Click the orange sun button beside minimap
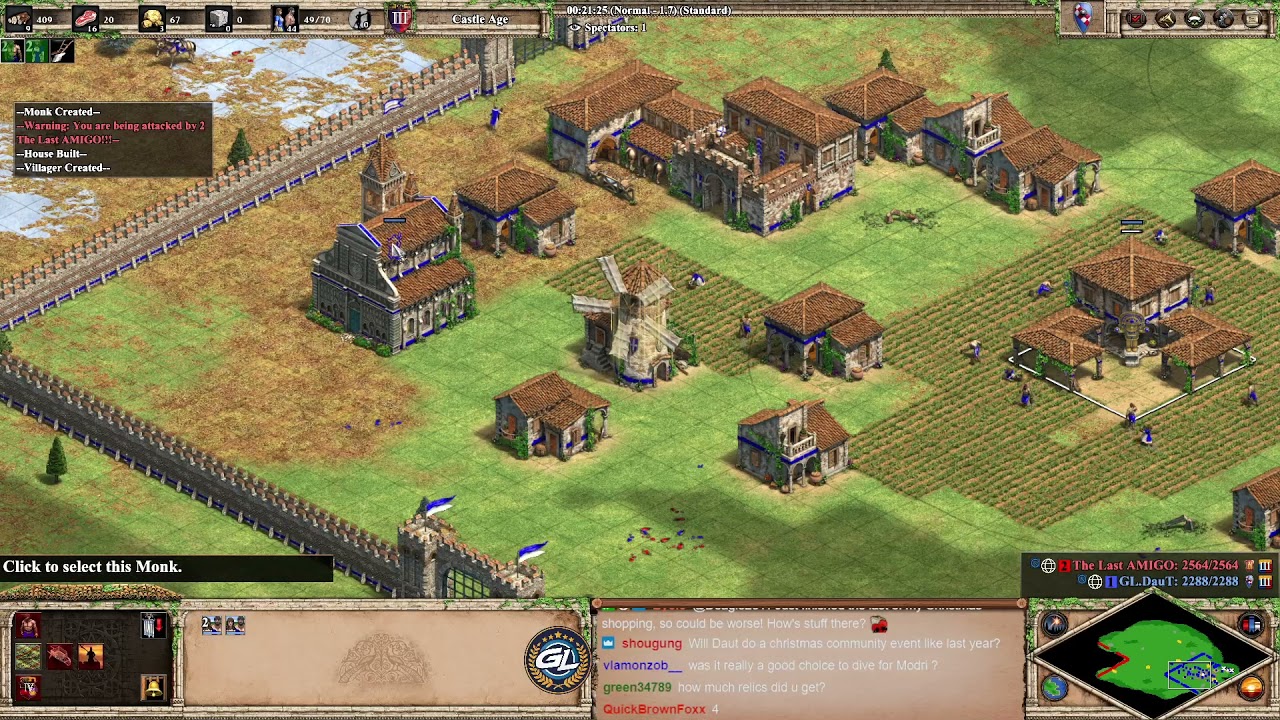 pyautogui.click(x=1251, y=686)
